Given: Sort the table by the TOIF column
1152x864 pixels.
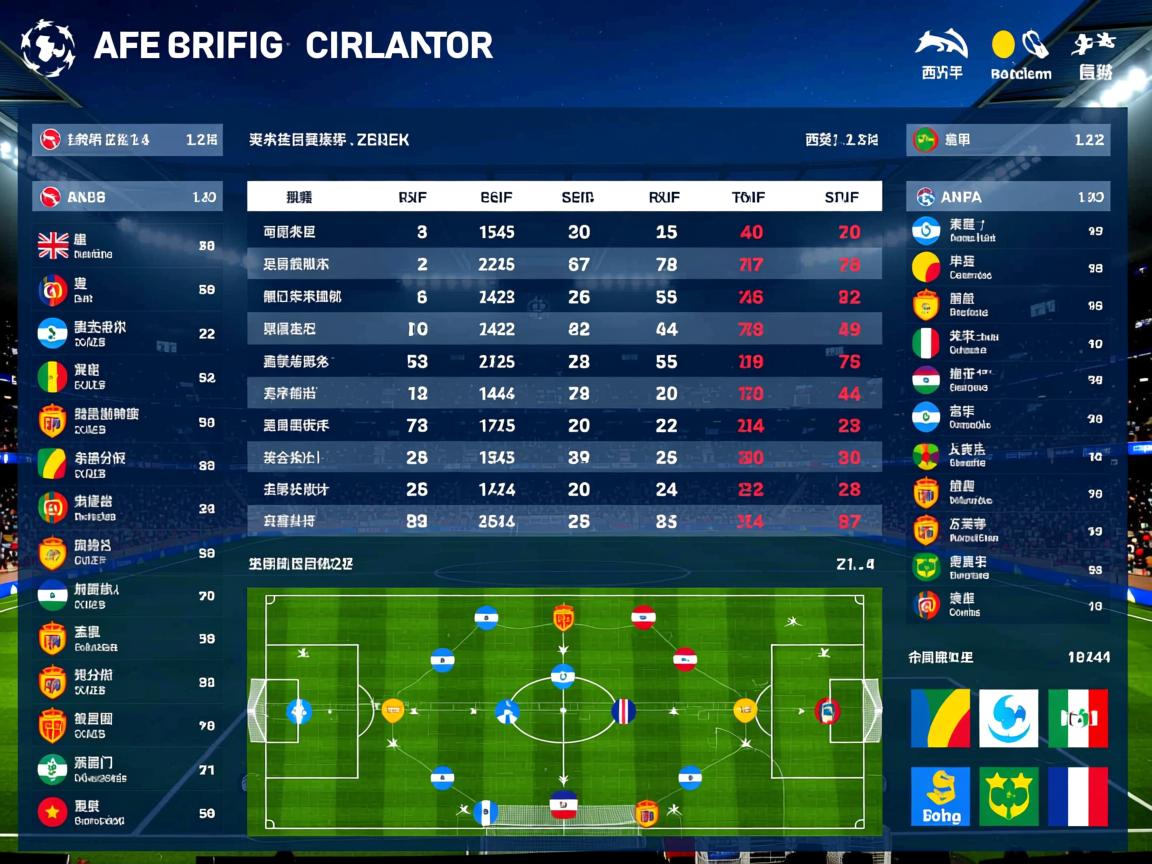Looking at the screenshot, I should click(749, 197).
